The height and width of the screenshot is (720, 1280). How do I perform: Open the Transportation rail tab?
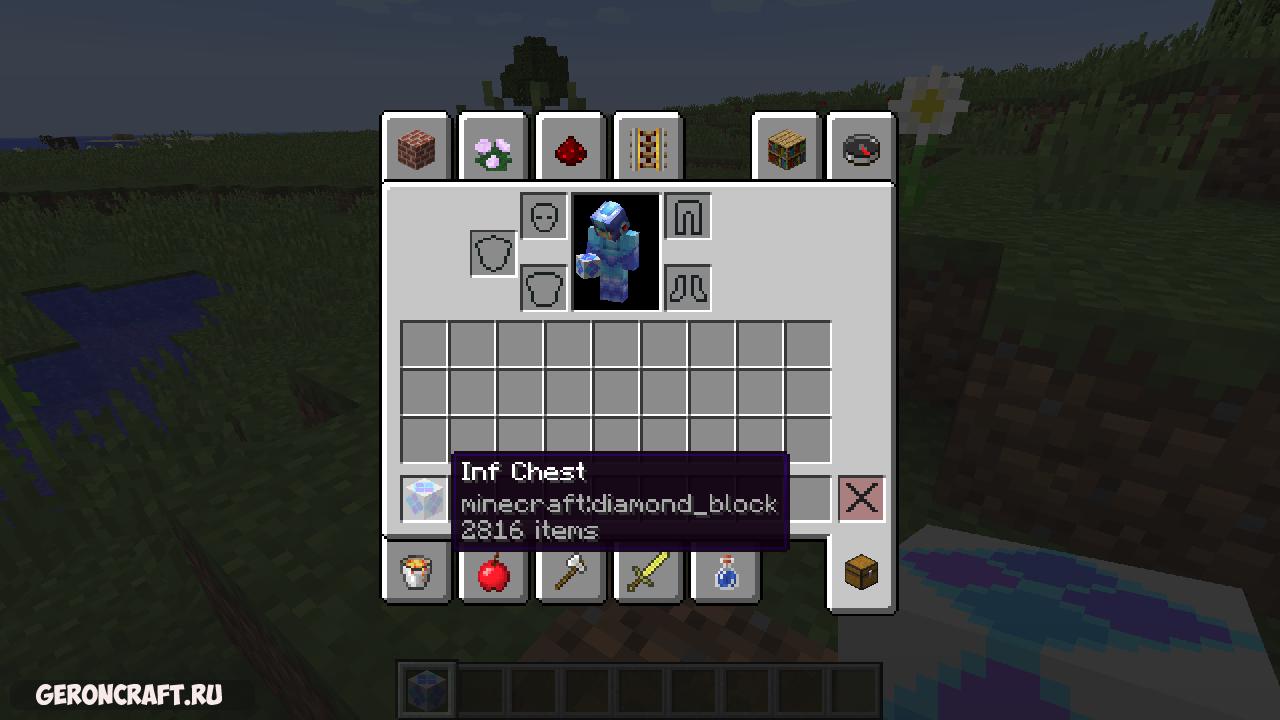tap(647, 150)
